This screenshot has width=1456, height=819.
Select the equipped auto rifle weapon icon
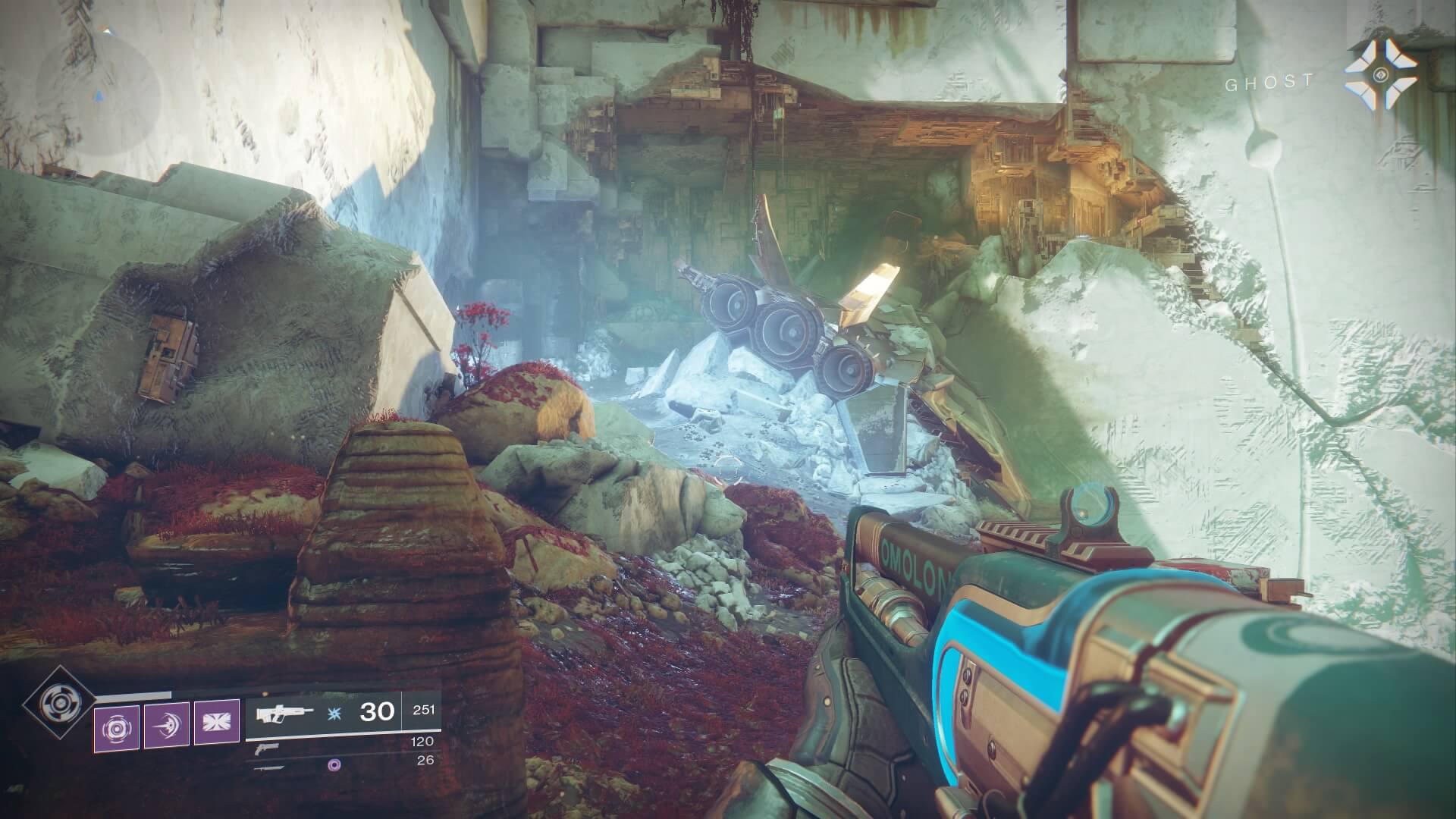click(x=284, y=714)
